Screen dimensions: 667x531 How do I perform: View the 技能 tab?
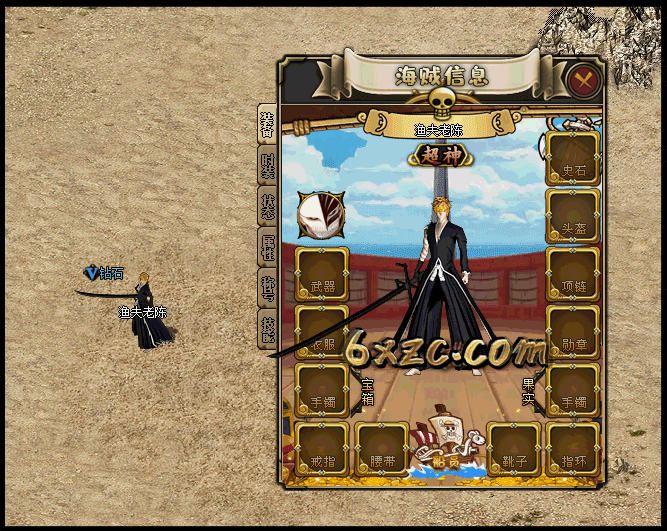click(x=267, y=330)
